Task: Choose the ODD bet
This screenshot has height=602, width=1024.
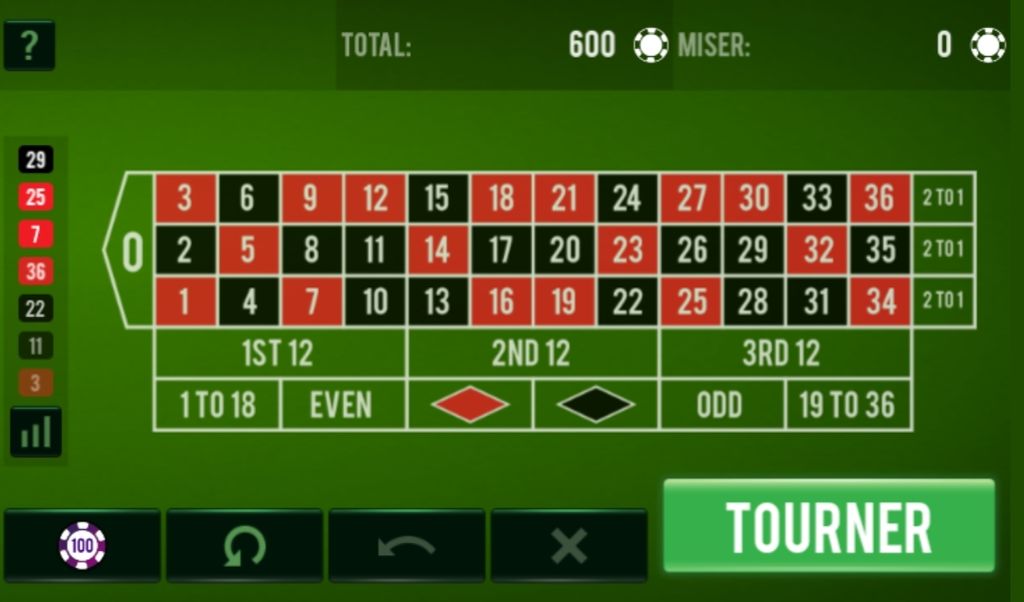Action: (x=721, y=405)
